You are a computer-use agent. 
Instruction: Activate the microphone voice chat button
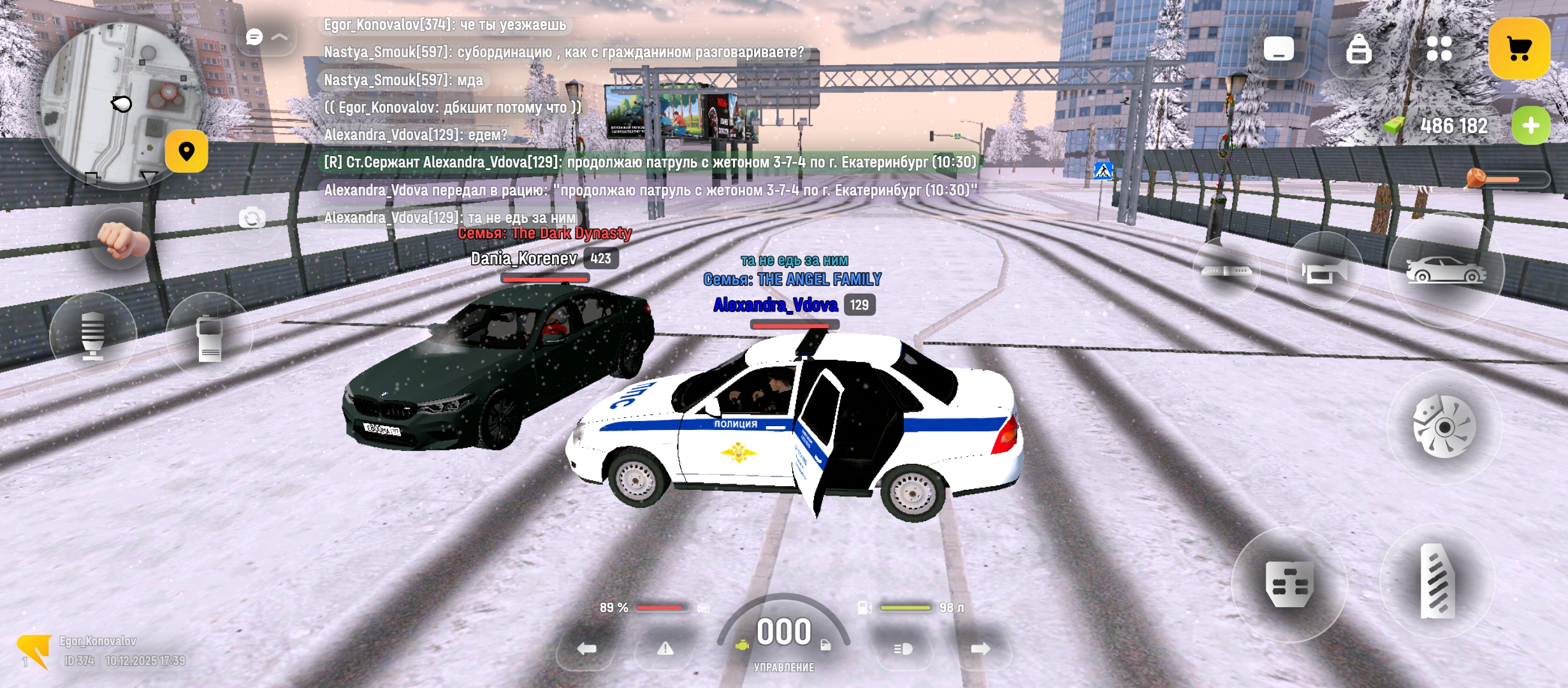(x=93, y=336)
